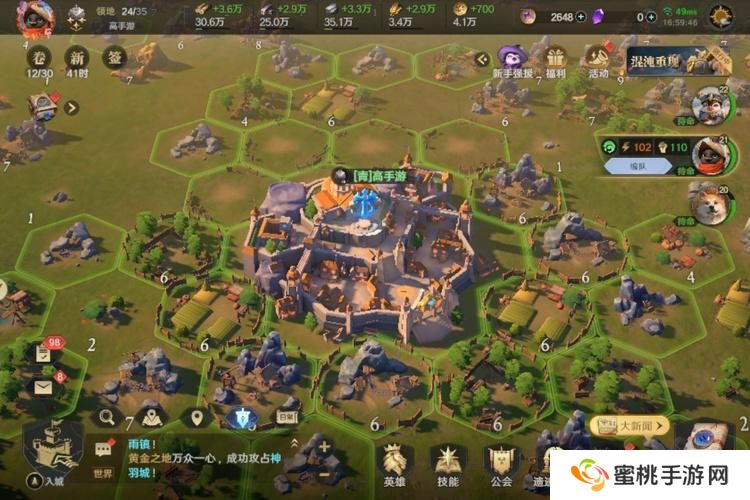The height and width of the screenshot is (500, 750).
Task: Open the 公会 guild menu
Action: click(501, 464)
